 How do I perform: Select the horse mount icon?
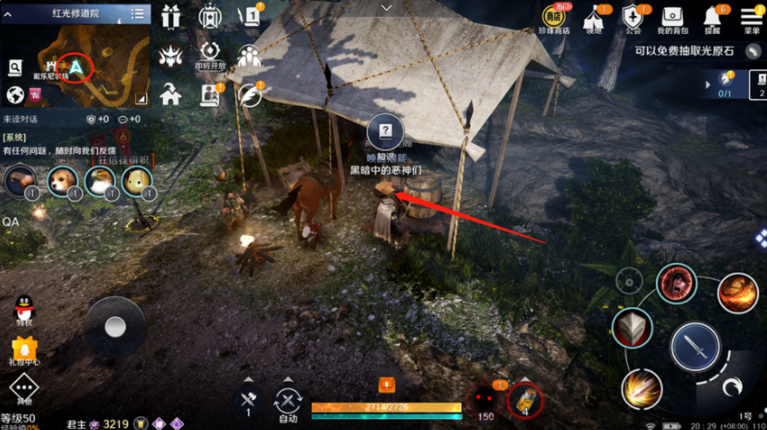(19, 180)
